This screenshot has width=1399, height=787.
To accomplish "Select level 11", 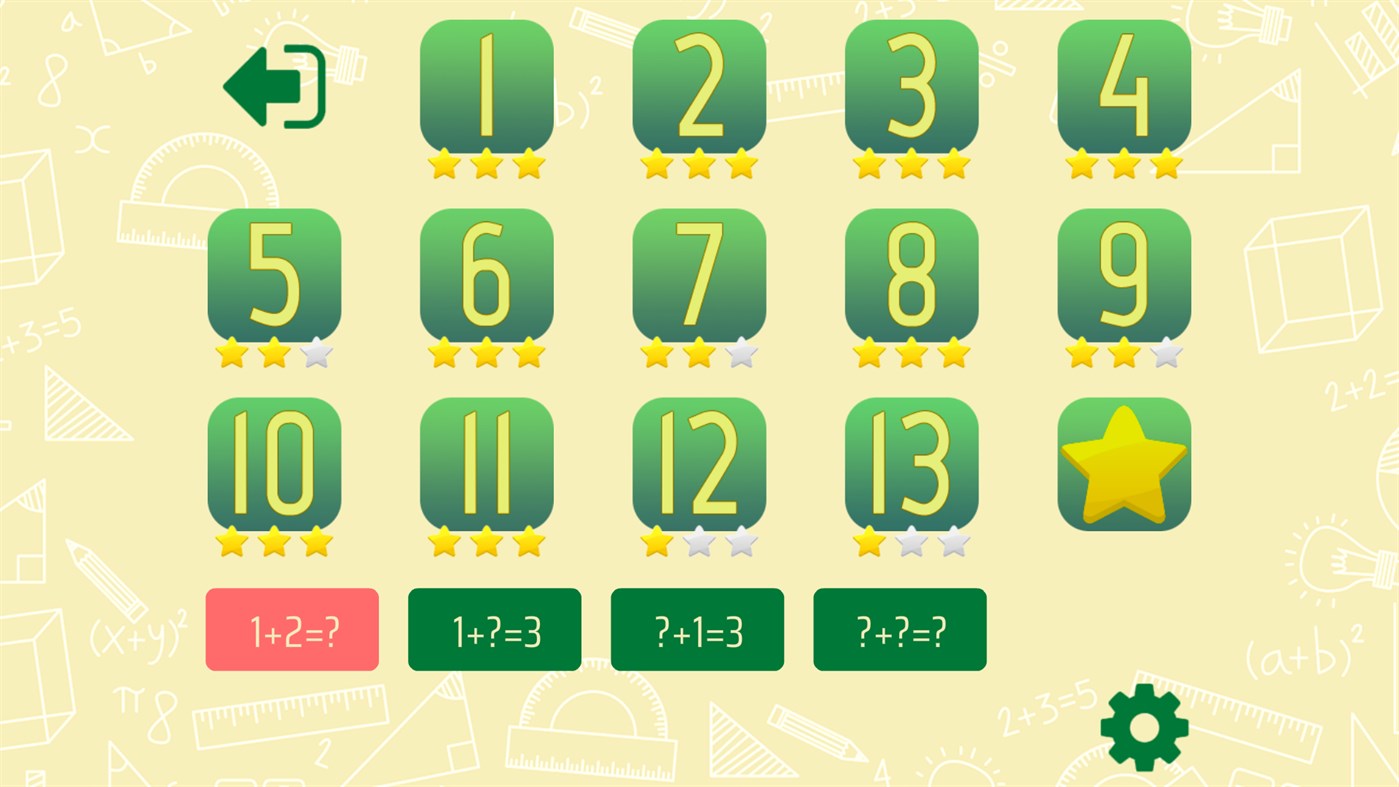I will point(486,463).
